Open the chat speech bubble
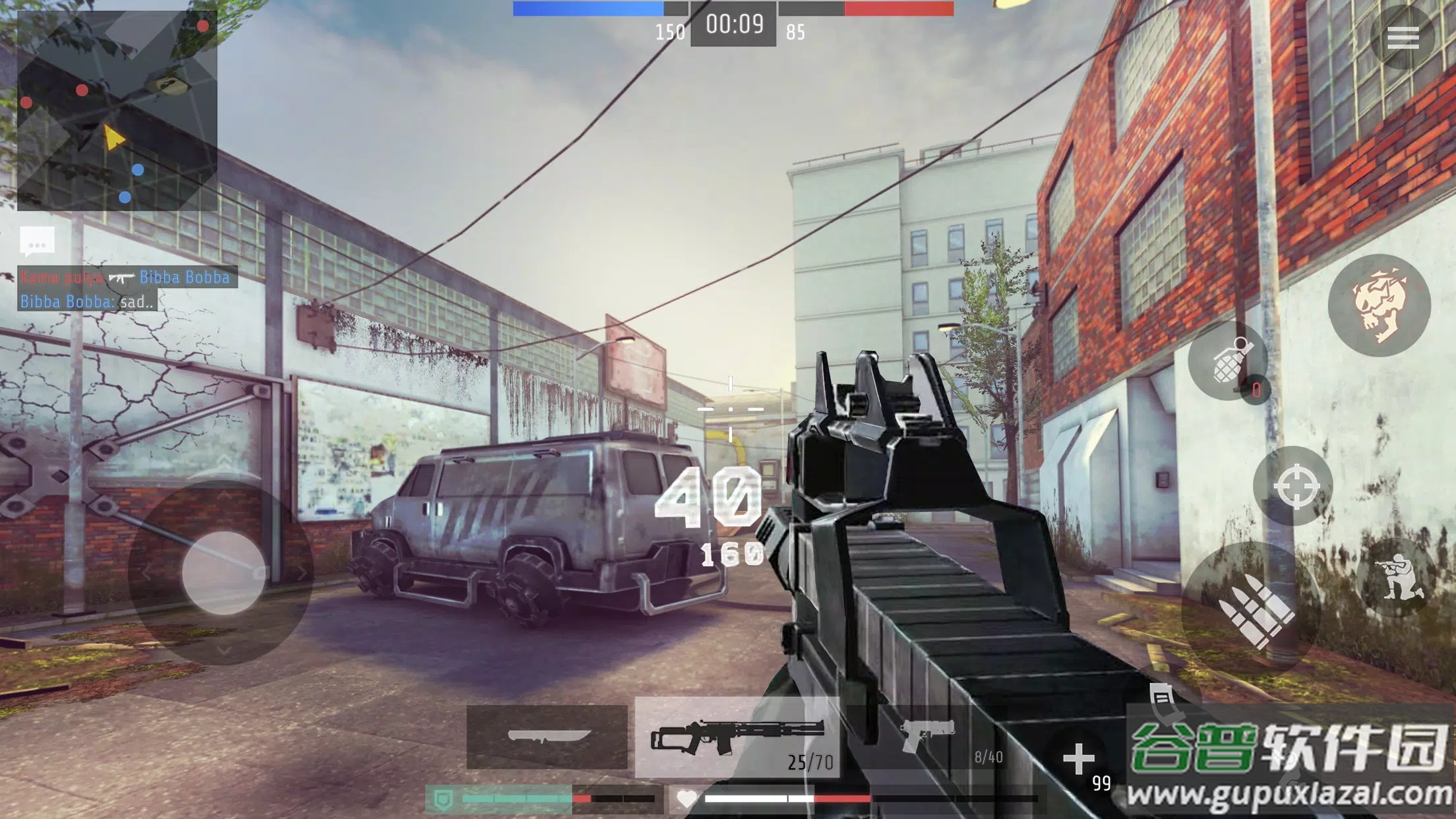Screen dimensions: 1456x819 [x=37, y=241]
